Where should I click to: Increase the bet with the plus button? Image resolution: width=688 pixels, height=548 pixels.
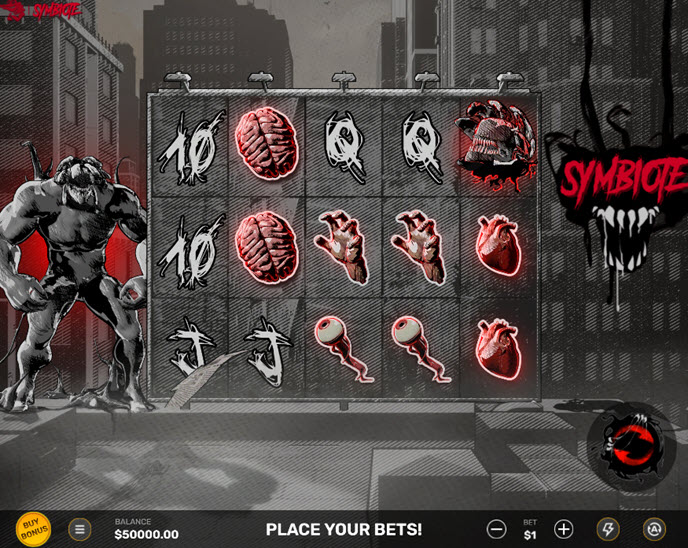tap(563, 529)
